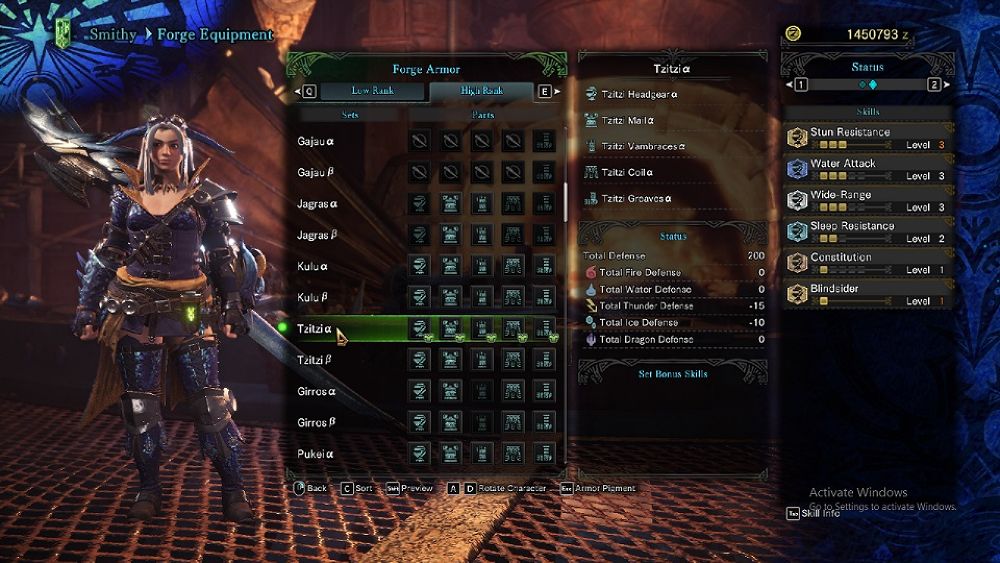Image resolution: width=1000 pixels, height=563 pixels.
Task: Select the Gajau β armor row
Action: (x=316, y=173)
